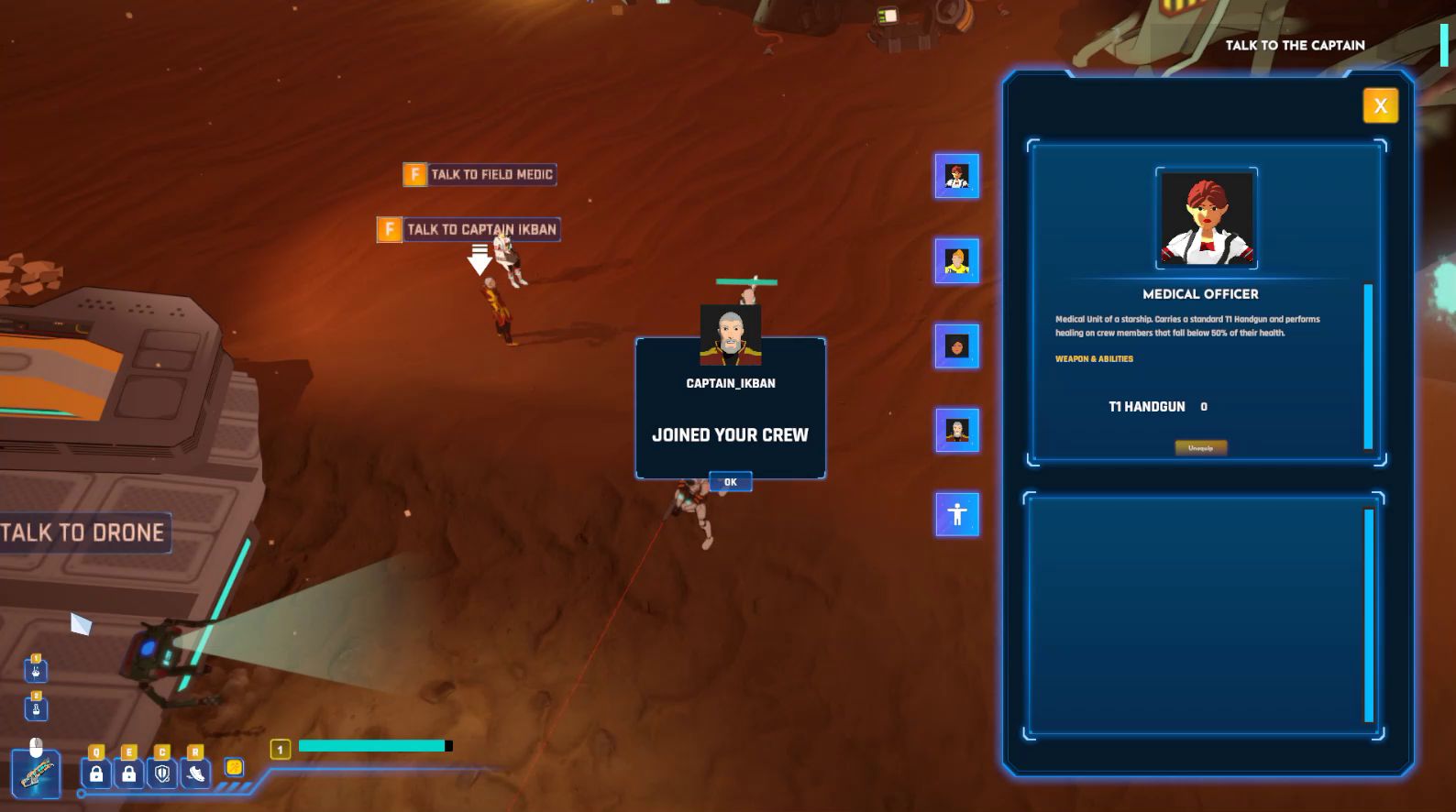Click OK on the Joined Your Crew dialog
Screen dimensions: 1456x812
(730, 481)
